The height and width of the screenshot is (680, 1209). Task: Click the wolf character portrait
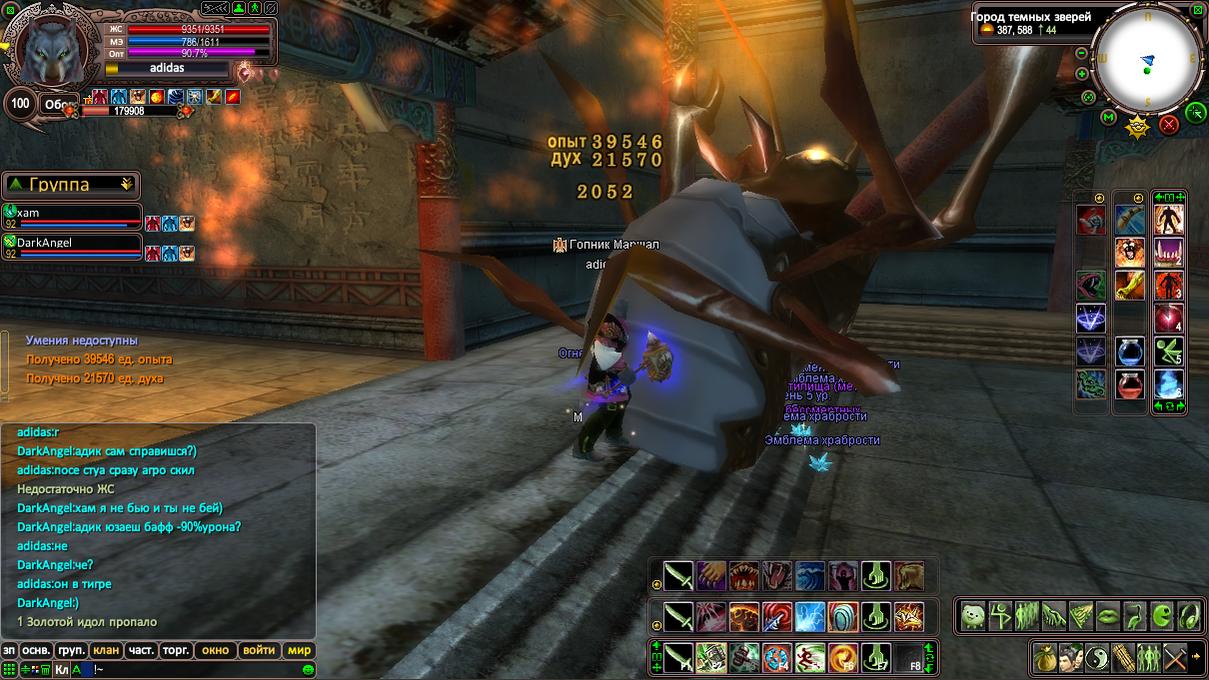point(52,50)
